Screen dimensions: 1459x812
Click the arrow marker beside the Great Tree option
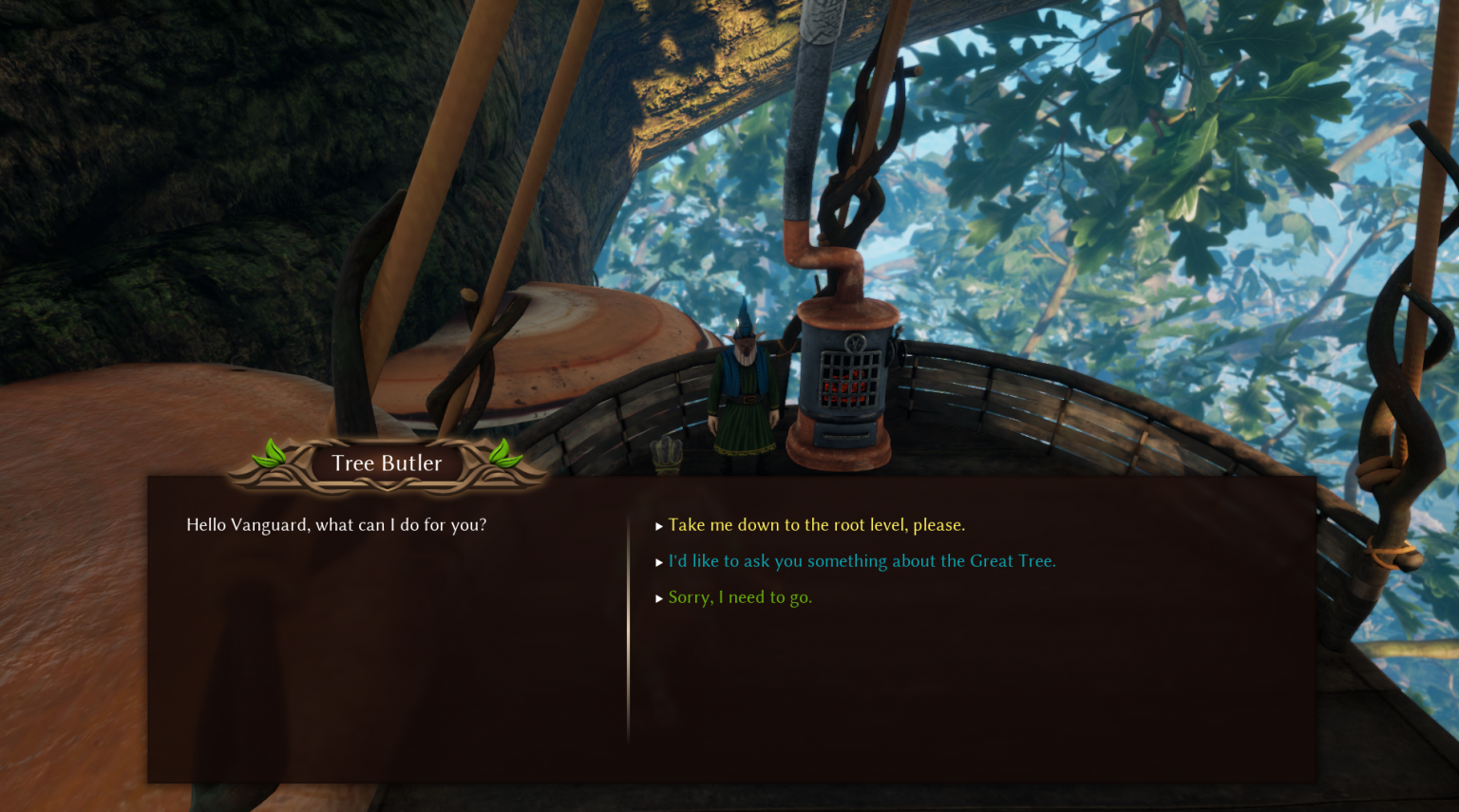659,560
